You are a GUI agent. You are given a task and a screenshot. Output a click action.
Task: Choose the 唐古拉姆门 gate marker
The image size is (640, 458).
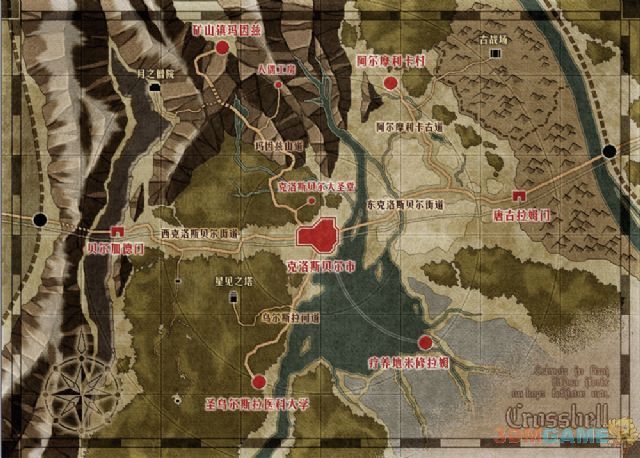519,195
